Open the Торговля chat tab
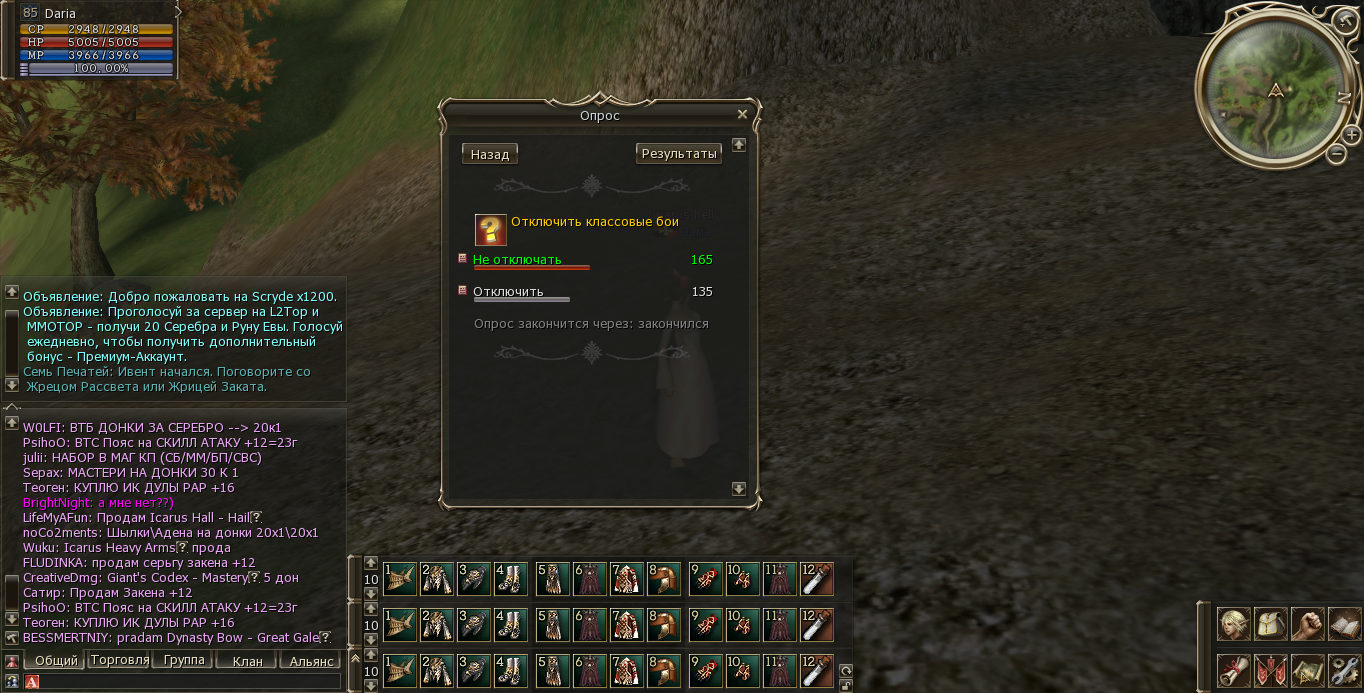Screen dimensions: 1364x693 point(119,660)
